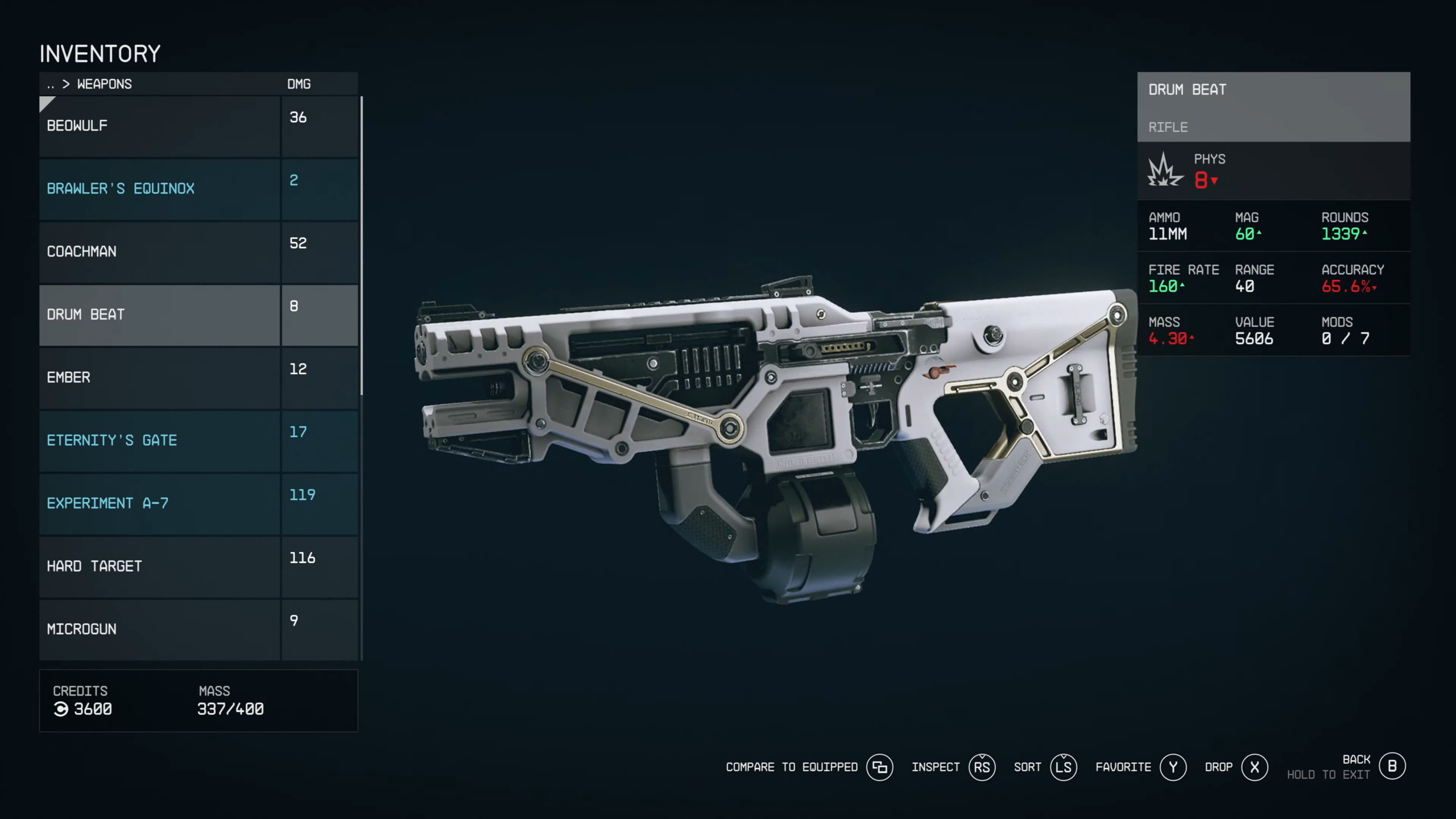Choose Brawler's Equinox from the list
This screenshot has width=1456, height=819.
click(159, 189)
